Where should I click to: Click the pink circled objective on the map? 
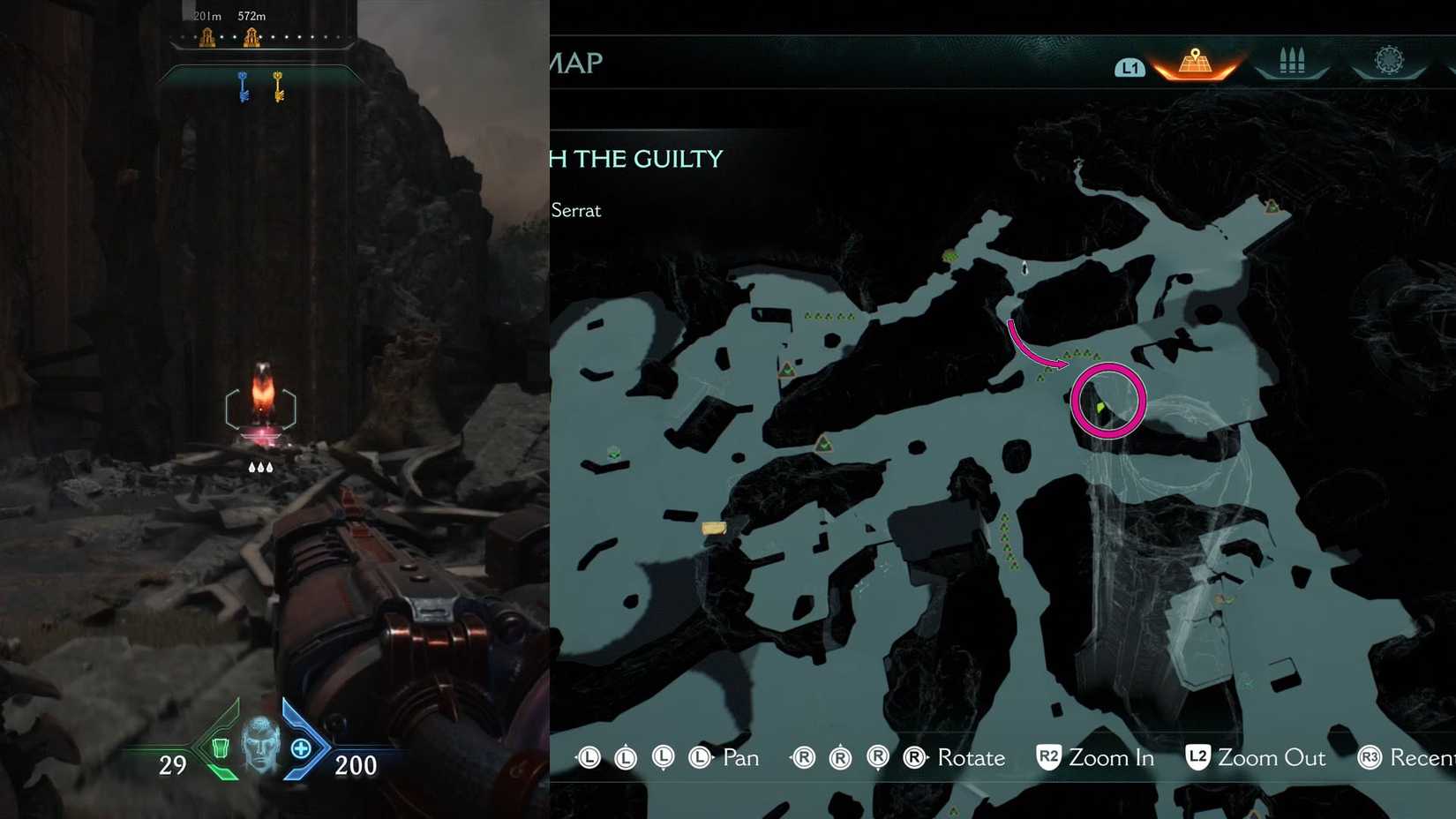point(1111,400)
